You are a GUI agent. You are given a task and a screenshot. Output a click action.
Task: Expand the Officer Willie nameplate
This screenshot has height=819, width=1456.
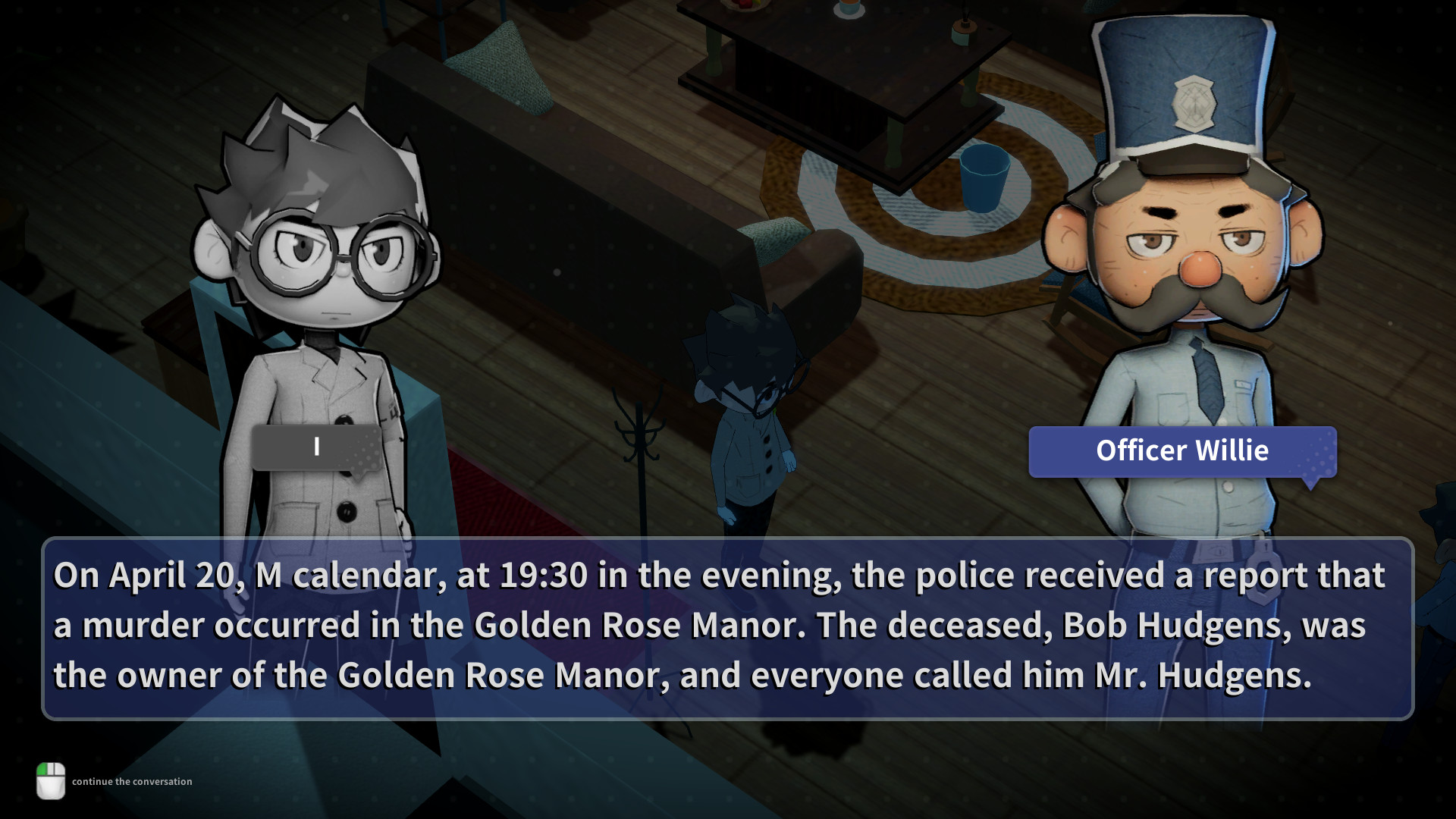pos(1182,451)
